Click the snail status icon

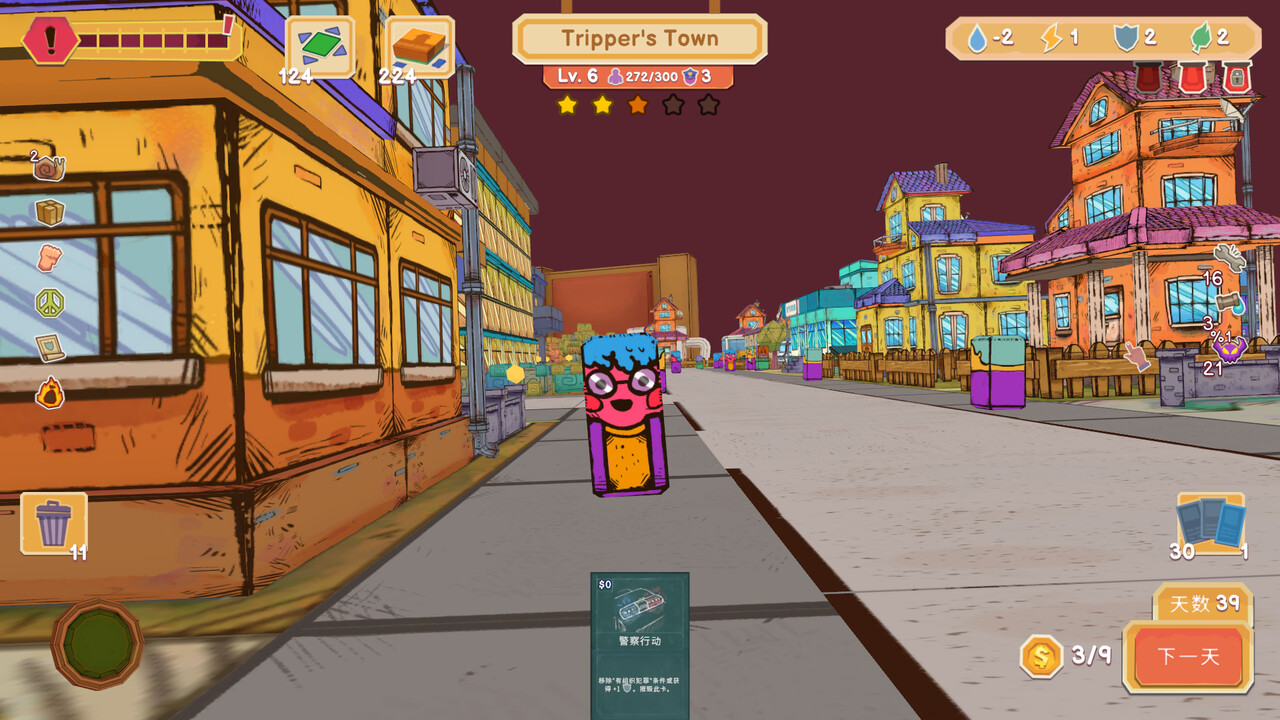point(48,167)
